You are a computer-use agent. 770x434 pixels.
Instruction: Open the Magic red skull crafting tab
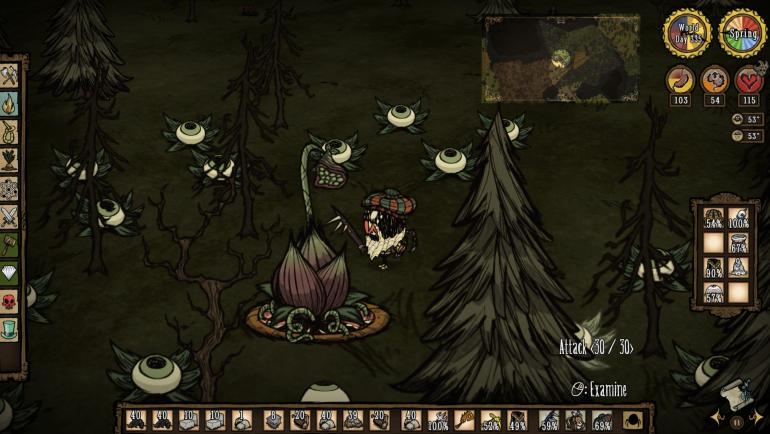11,299
